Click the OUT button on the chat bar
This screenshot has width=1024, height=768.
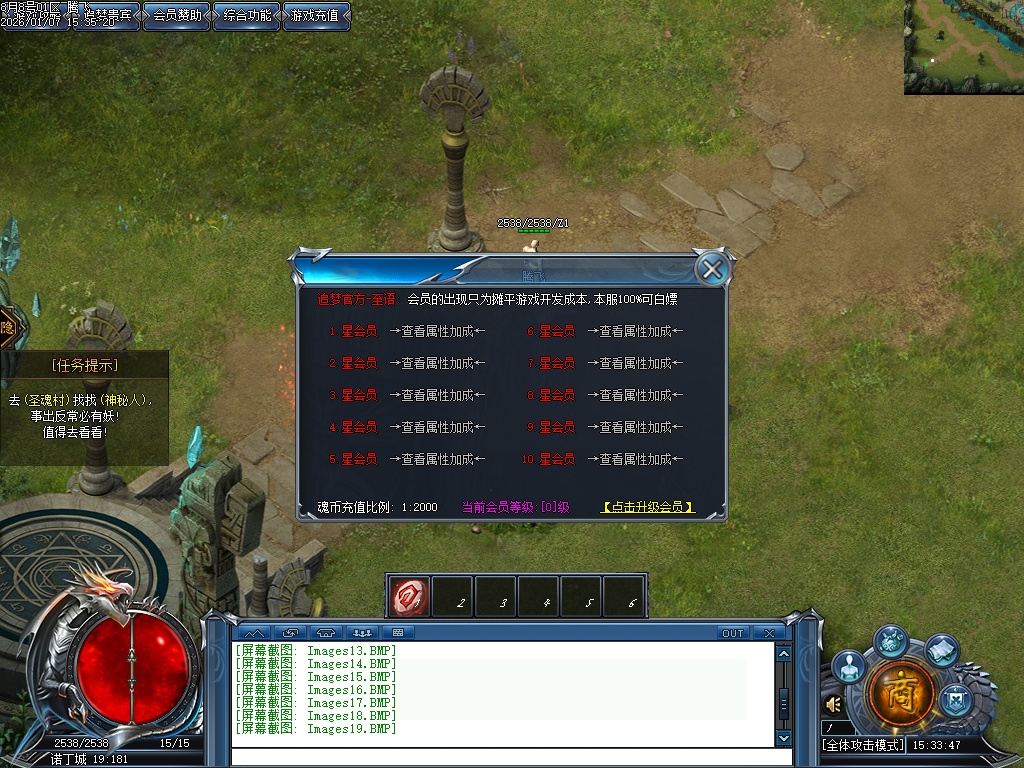coord(733,633)
